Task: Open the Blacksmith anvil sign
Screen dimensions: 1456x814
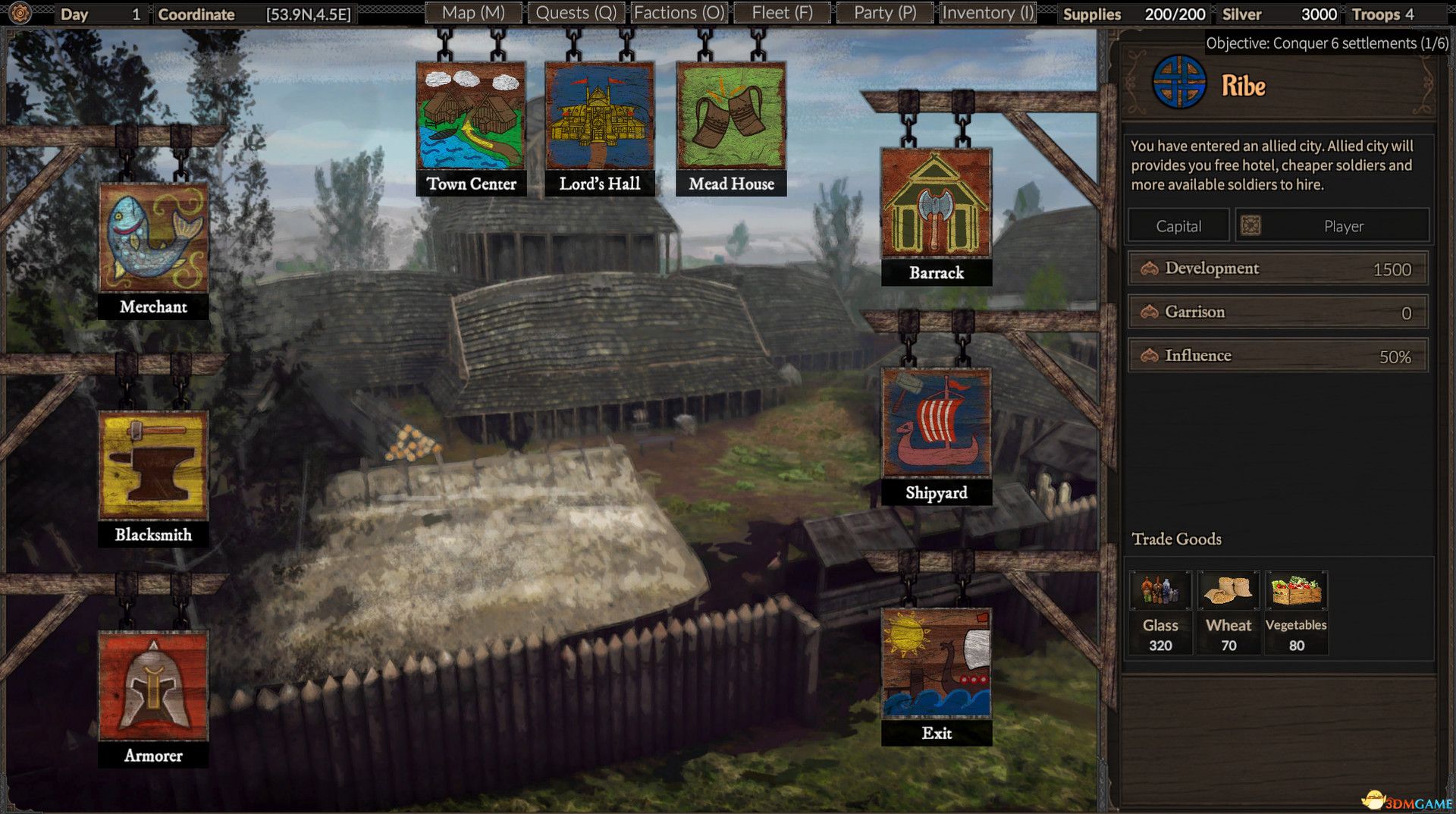Action: [x=153, y=466]
